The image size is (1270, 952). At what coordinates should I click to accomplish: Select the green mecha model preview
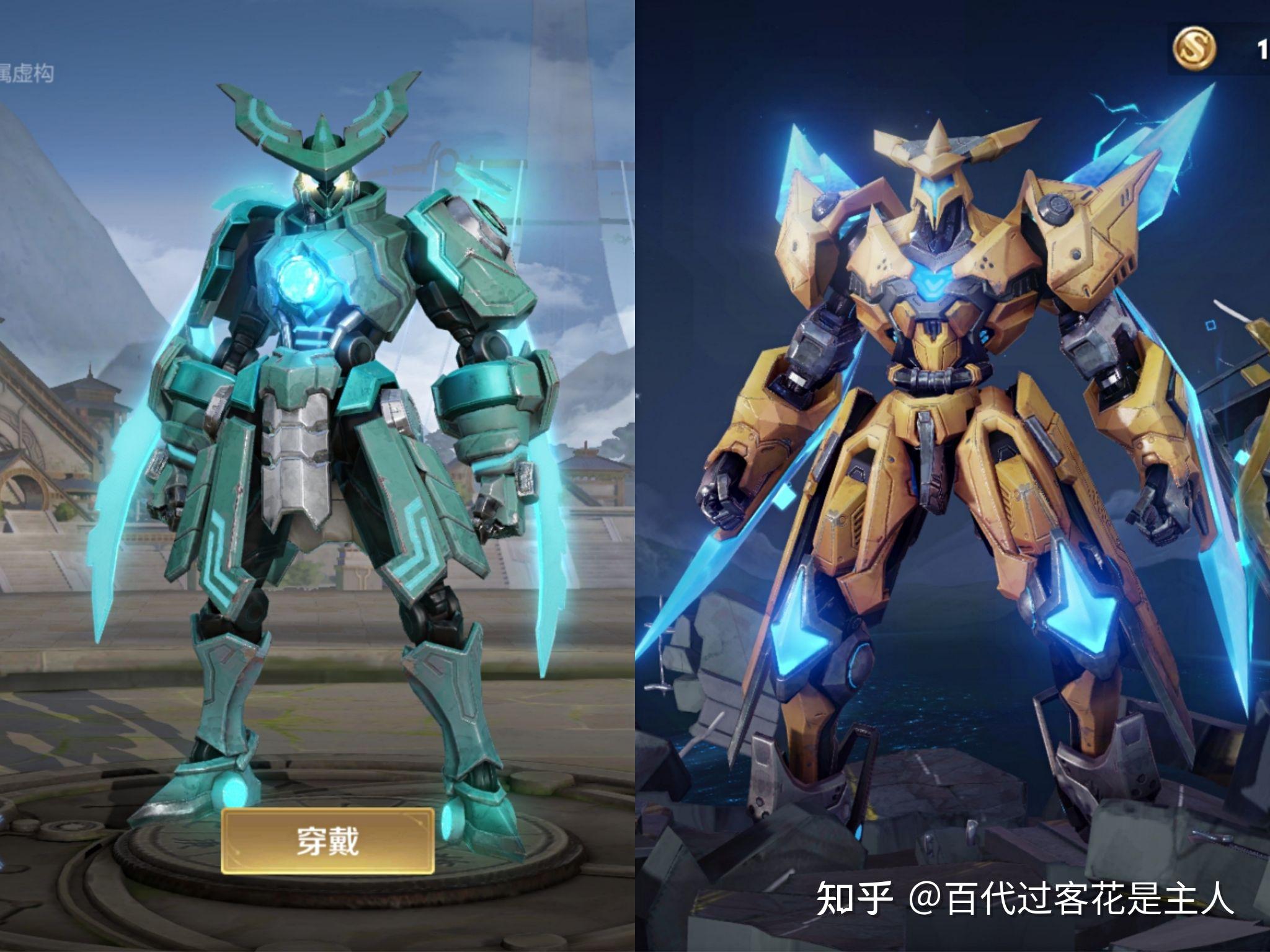(x=322, y=434)
